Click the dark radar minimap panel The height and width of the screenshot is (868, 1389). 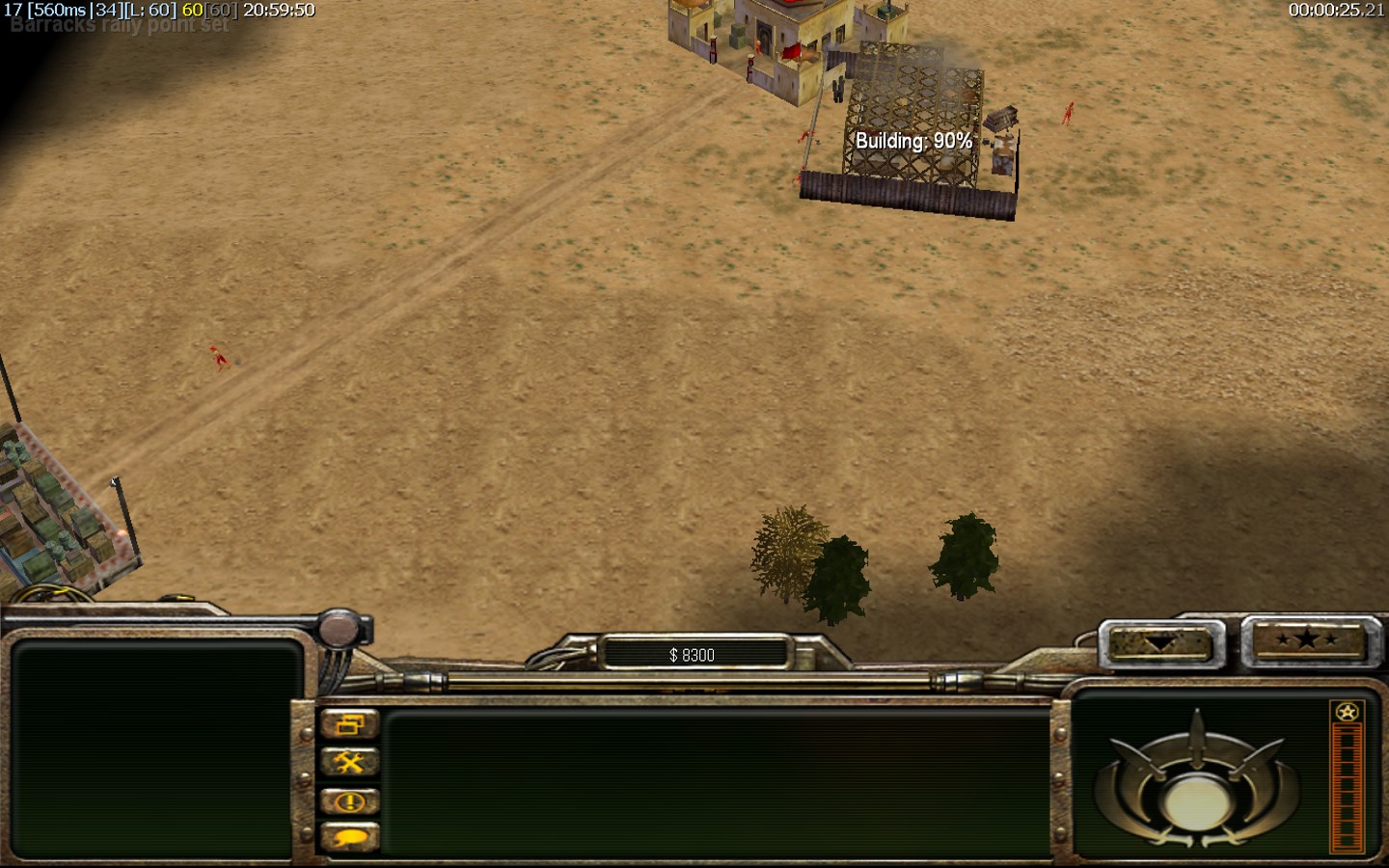click(x=154, y=748)
